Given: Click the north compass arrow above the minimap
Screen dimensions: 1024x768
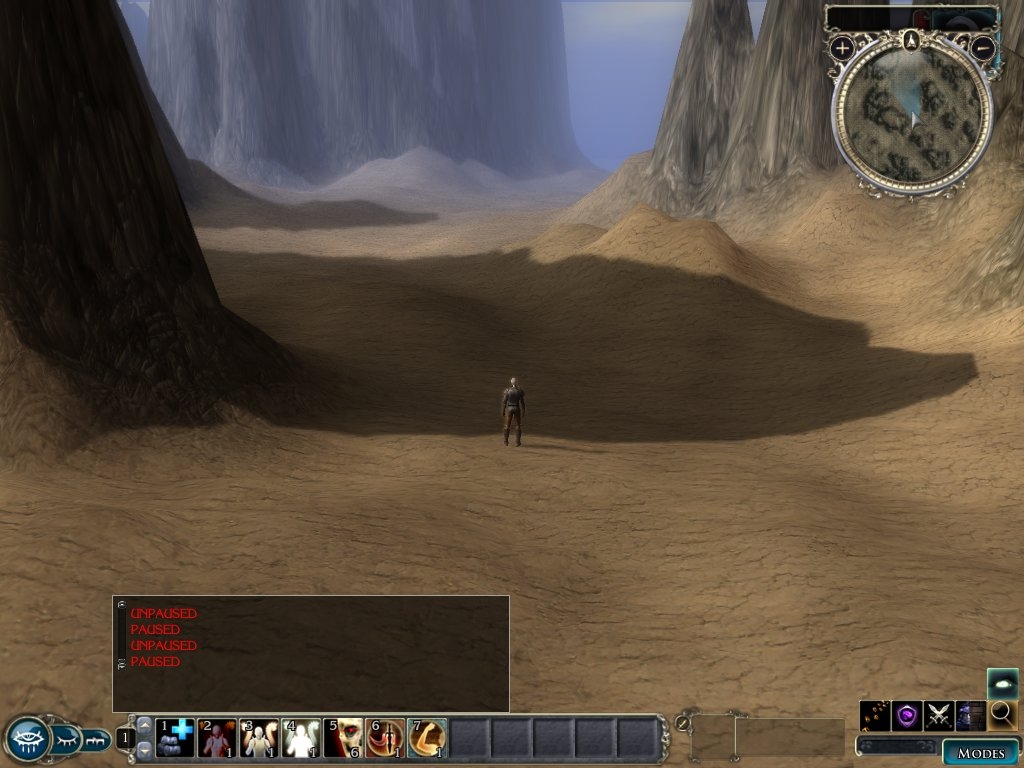Looking at the screenshot, I should coord(911,40).
